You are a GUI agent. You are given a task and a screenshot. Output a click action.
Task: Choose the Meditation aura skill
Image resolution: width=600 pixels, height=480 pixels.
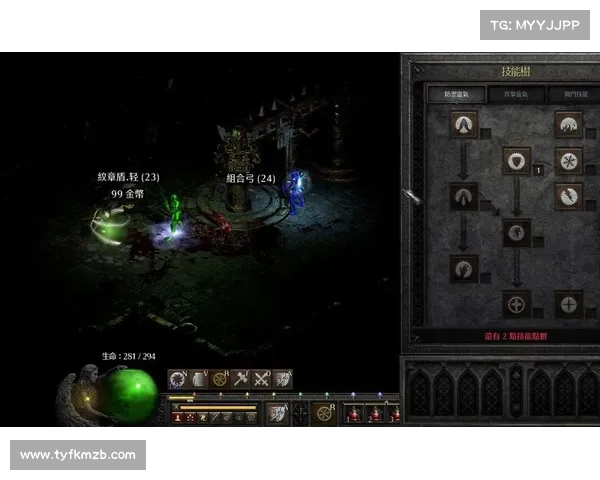tap(463, 268)
